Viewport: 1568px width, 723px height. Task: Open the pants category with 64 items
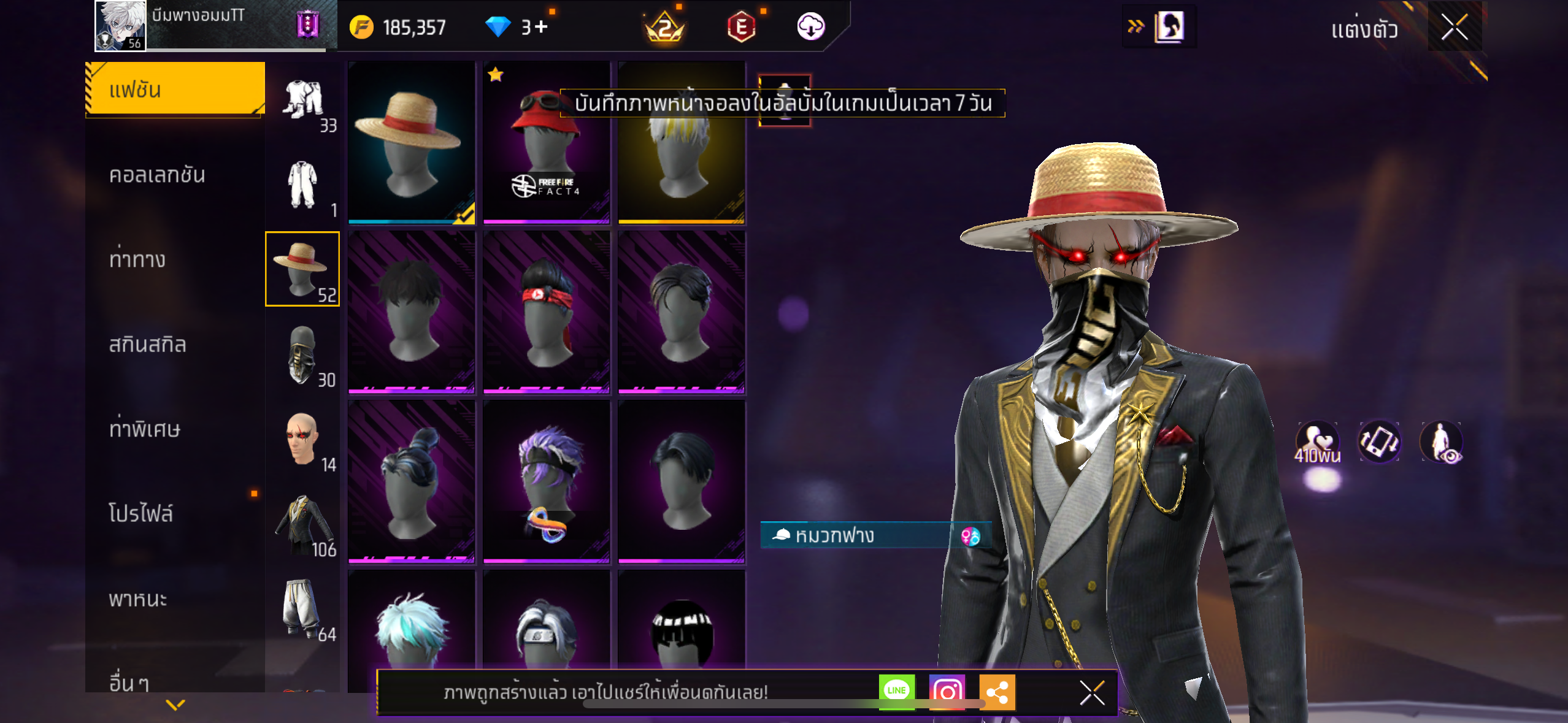302,609
